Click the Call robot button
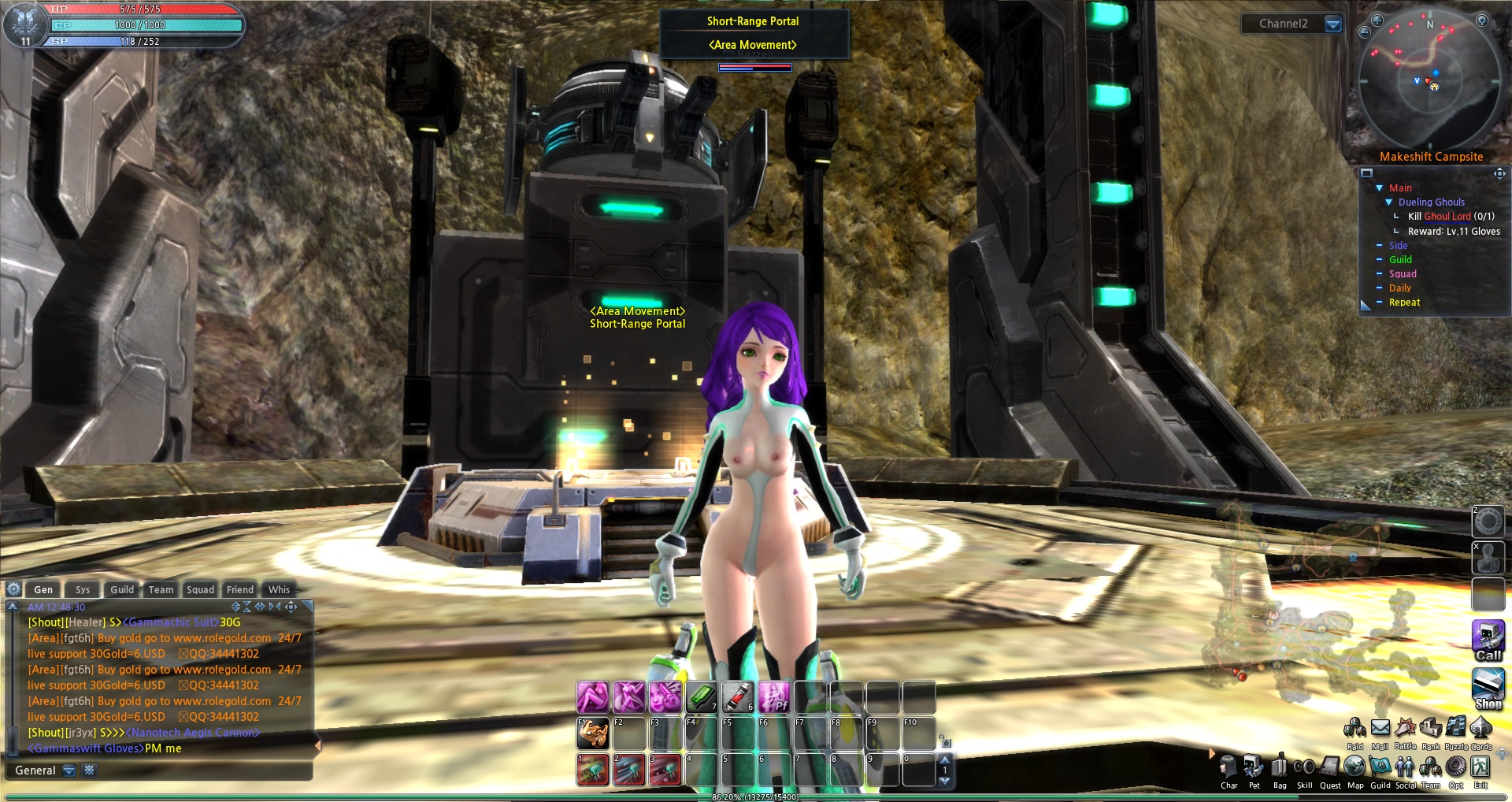Image resolution: width=1512 pixels, height=802 pixels. click(x=1488, y=639)
